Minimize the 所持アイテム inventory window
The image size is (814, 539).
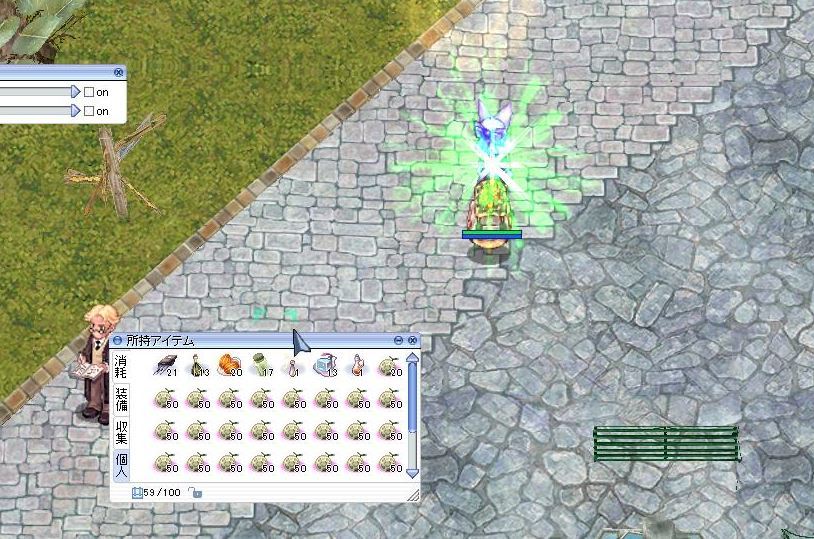399,341
